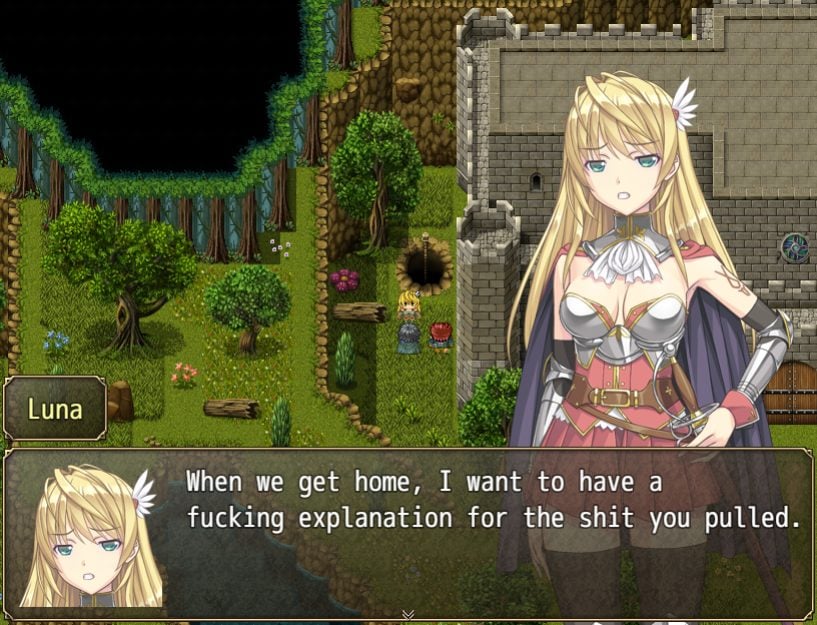Advance dialogue with the small down-arrow indicator

(x=408, y=614)
